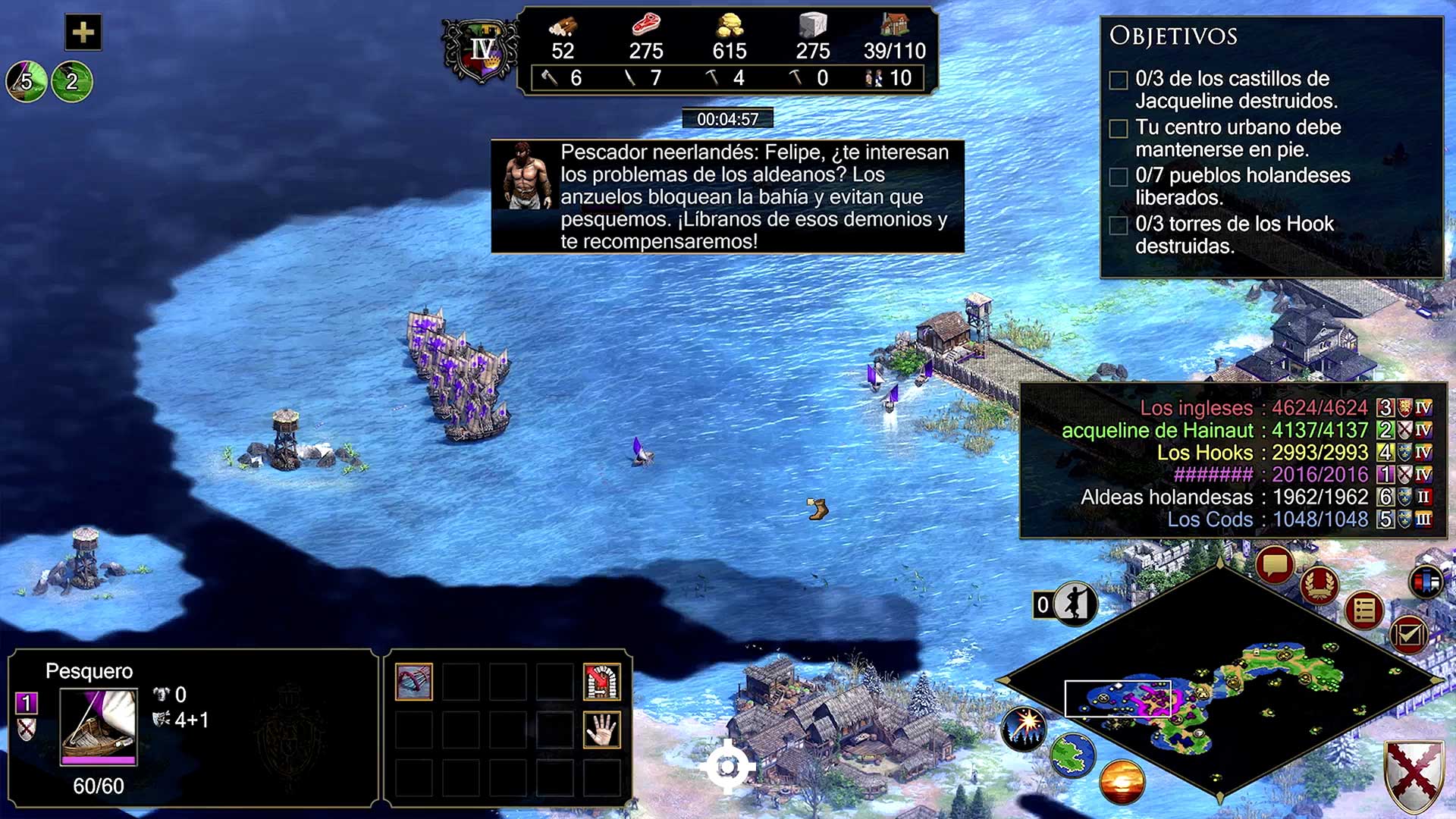Viewport: 1456px width, 819px height.
Task: Click the sunset button below the minimap
Action: coord(1122,782)
